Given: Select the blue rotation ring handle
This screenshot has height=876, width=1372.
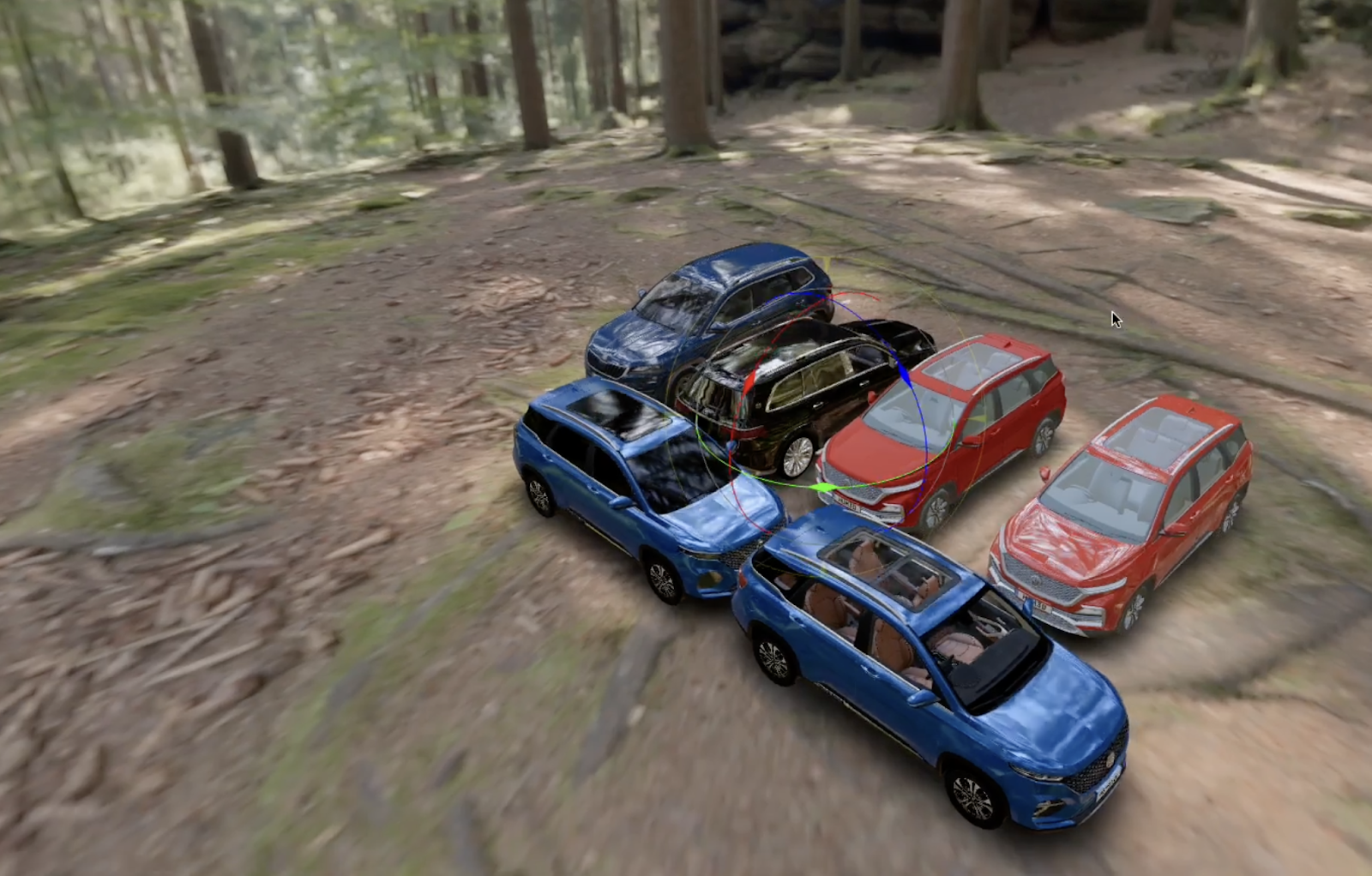Looking at the screenshot, I should tap(901, 373).
